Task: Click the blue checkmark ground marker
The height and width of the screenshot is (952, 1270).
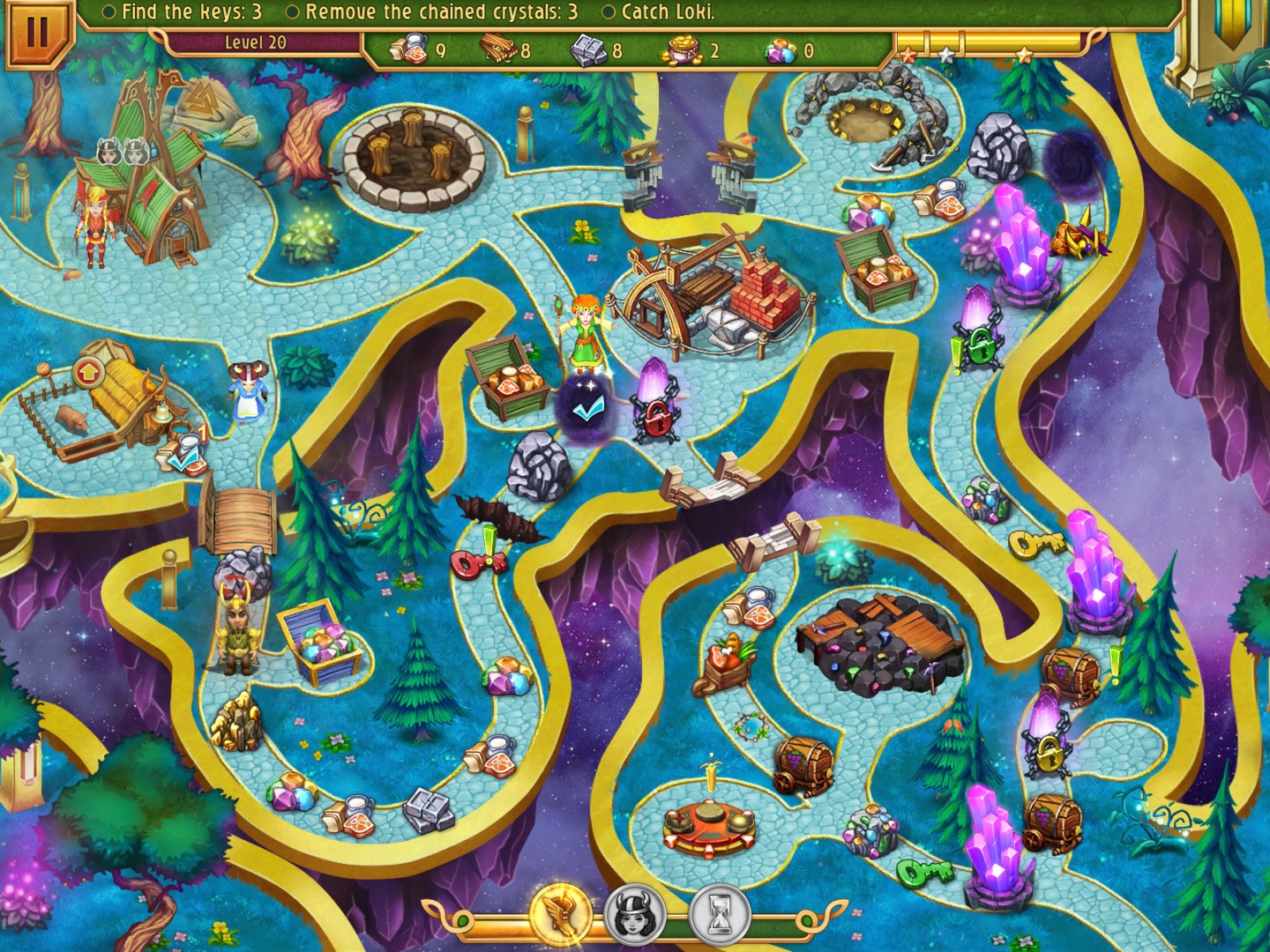Action: coord(588,408)
